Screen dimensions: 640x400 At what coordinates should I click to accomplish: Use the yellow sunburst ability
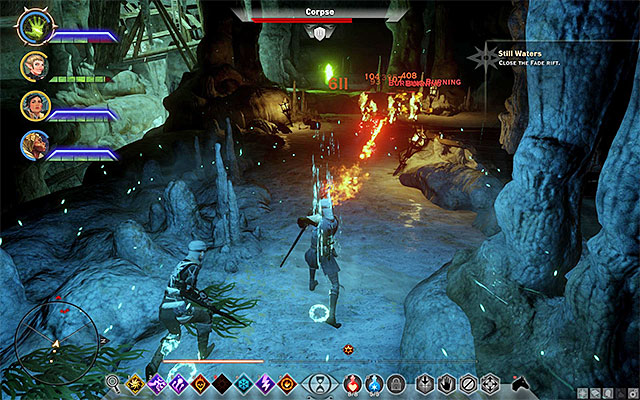coord(134,382)
